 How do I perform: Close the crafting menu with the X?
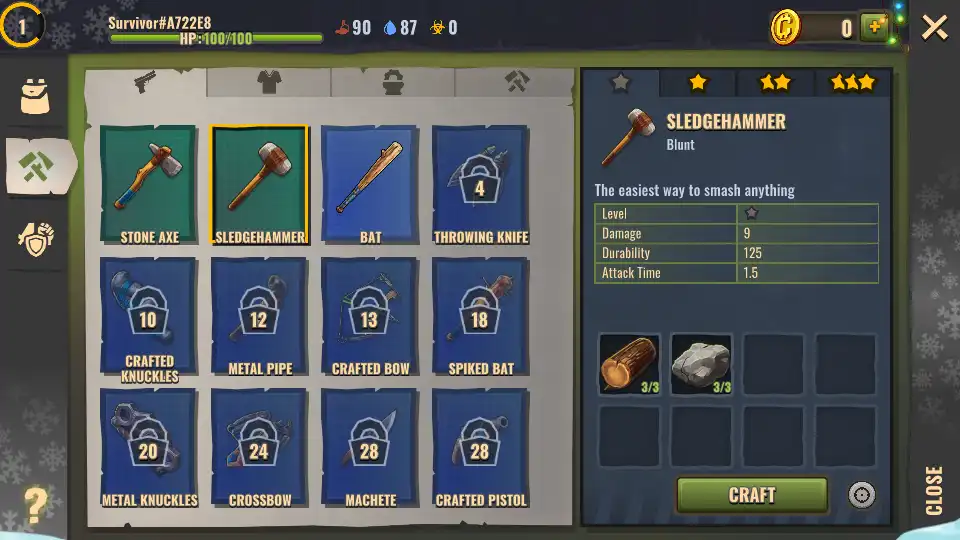[934, 27]
